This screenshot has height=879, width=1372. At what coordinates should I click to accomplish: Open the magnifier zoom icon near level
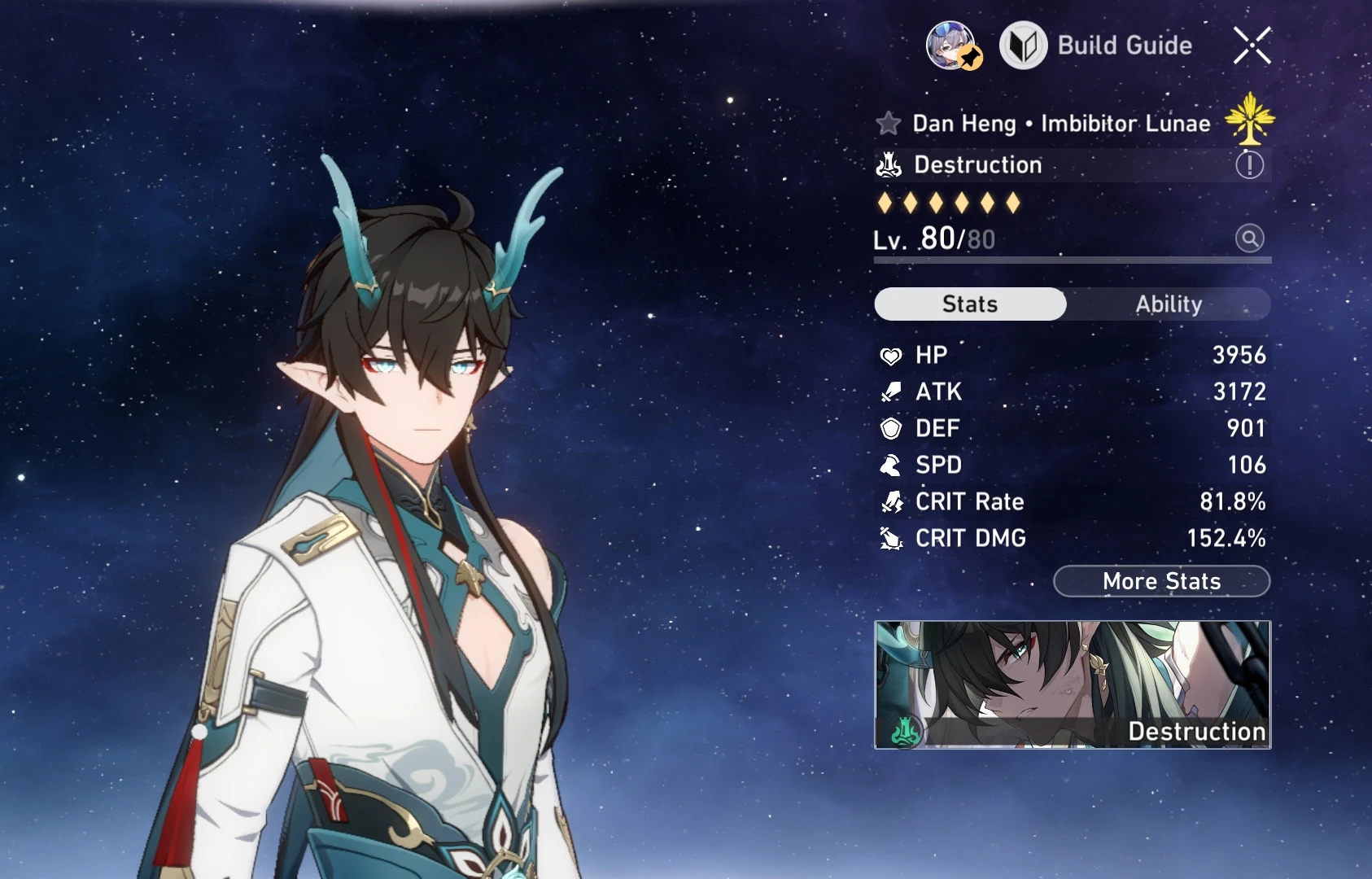[x=1251, y=239]
